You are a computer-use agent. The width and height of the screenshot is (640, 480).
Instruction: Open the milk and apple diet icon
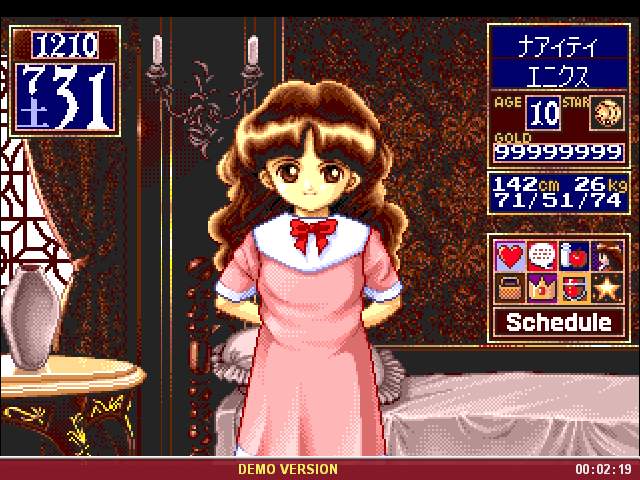tap(573, 257)
